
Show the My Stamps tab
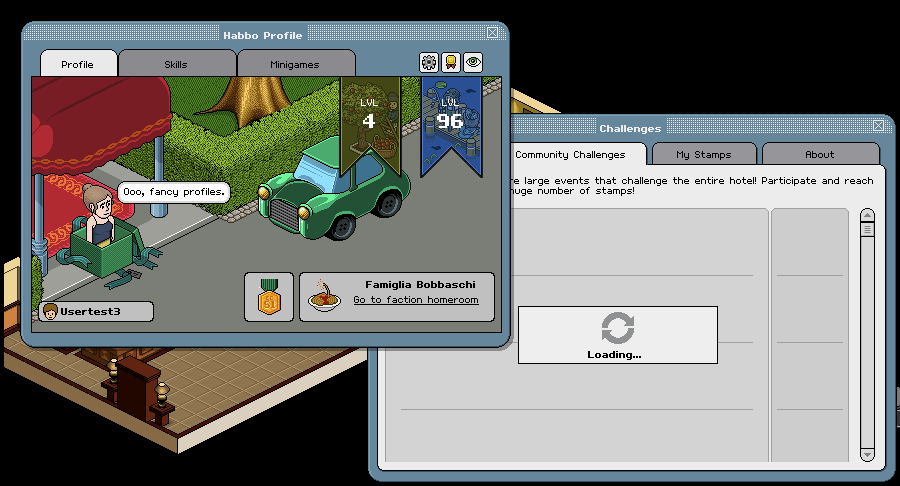[703, 155]
